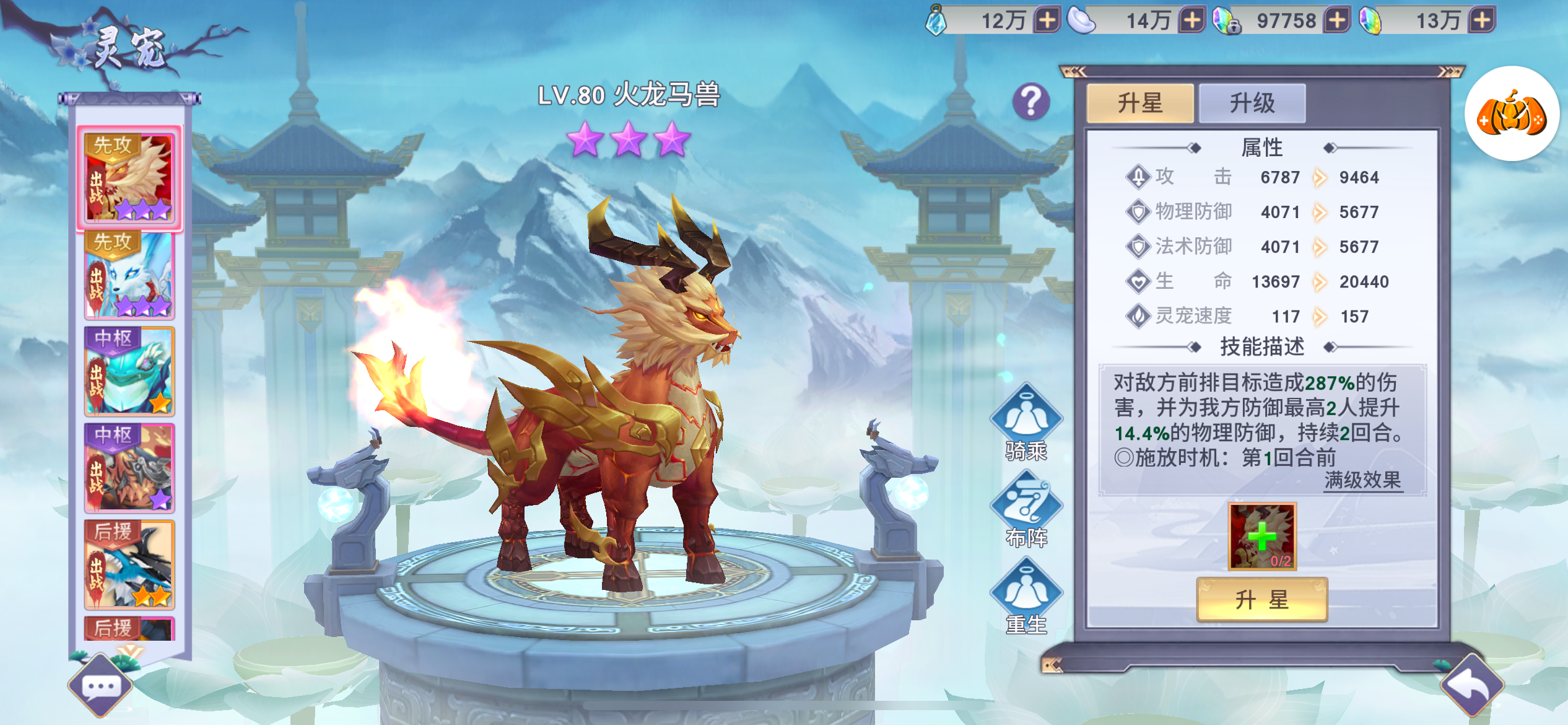
Task: Select the blue shark 后援 pet
Action: [129, 565]
